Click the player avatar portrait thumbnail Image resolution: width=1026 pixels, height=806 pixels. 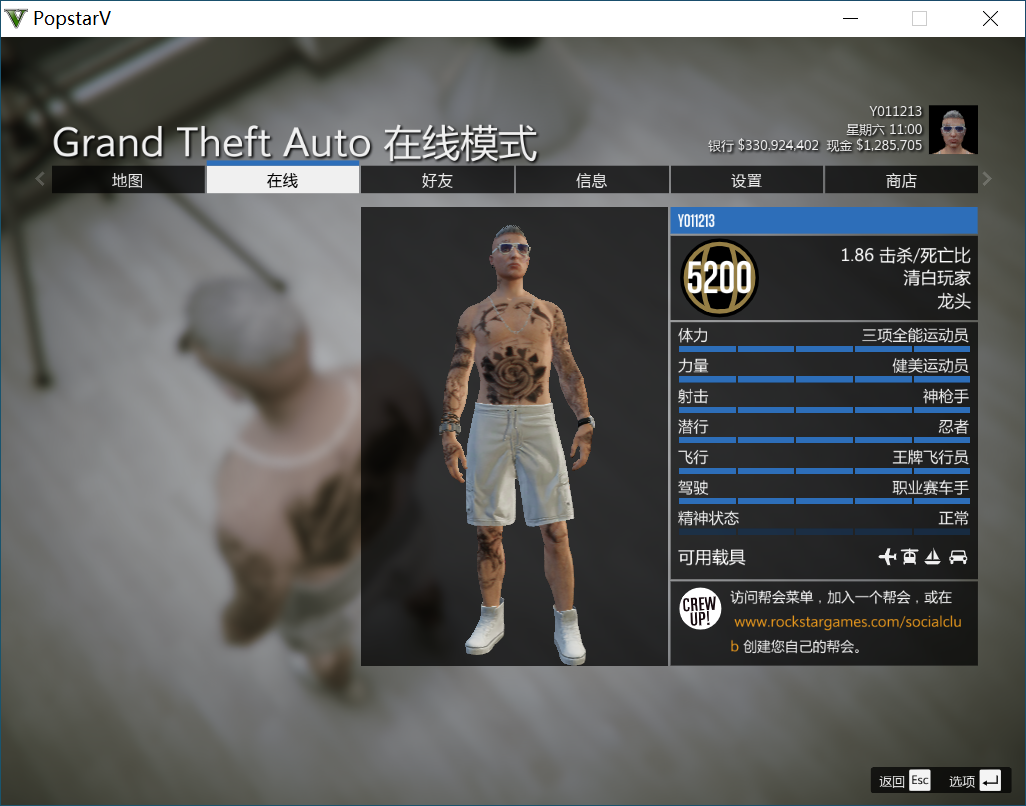coord(953,130)
